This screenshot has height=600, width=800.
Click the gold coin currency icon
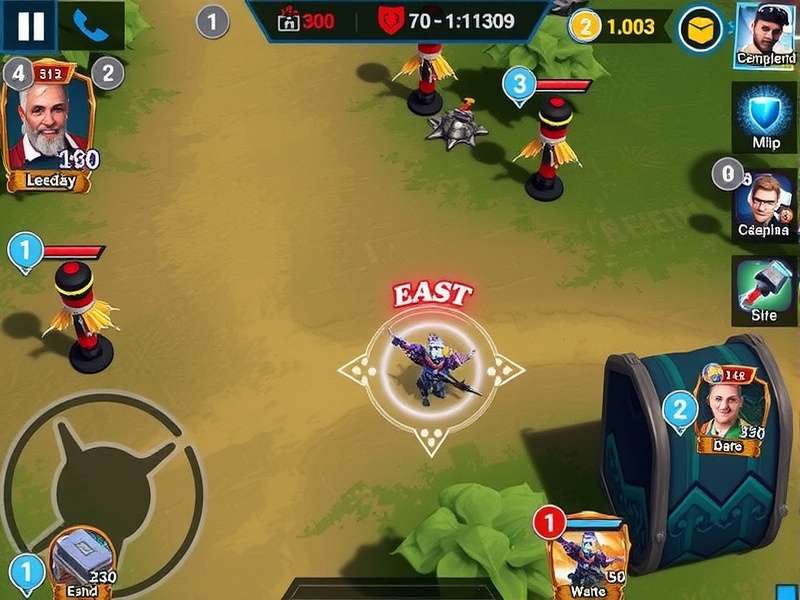(586, 27)
